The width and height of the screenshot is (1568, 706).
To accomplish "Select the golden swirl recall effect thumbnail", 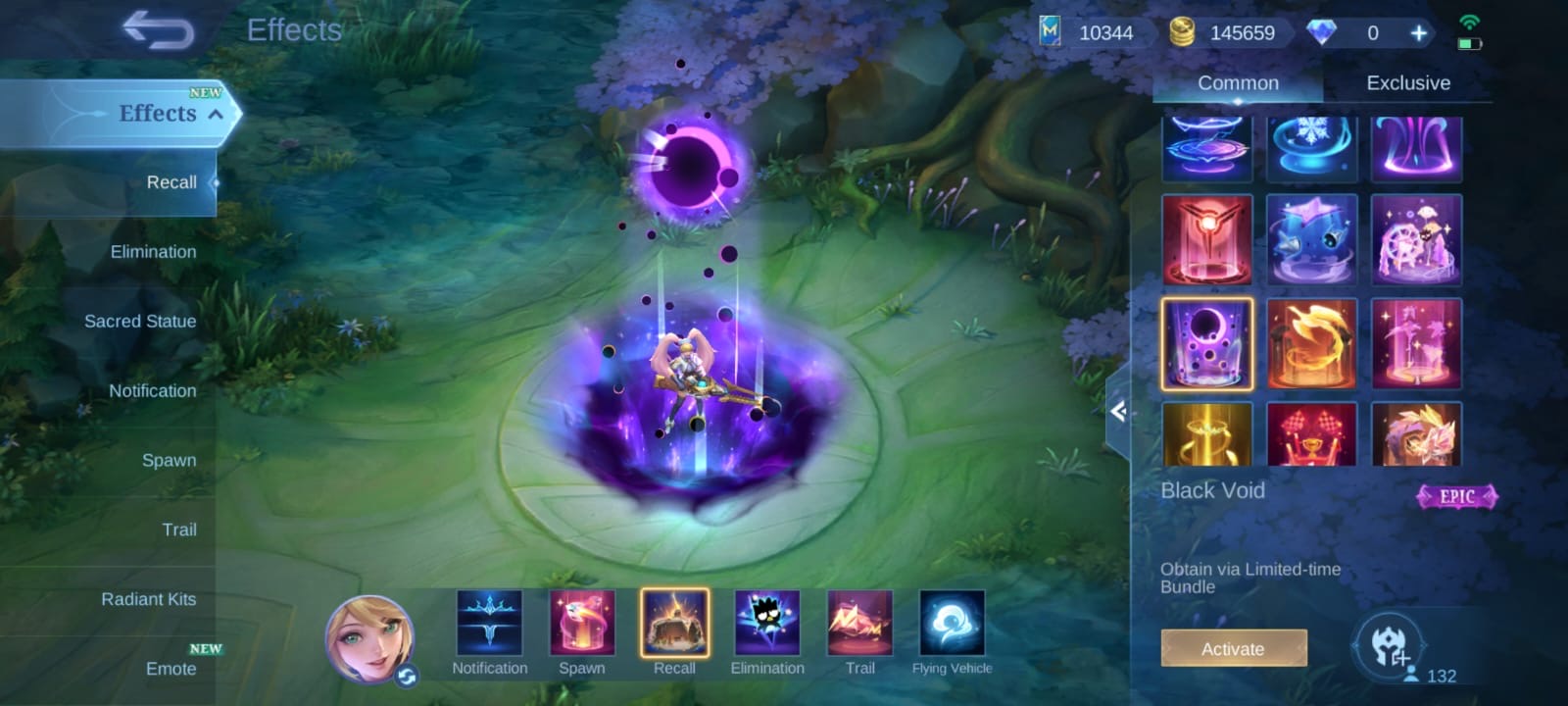I will tap(1311, 344).
